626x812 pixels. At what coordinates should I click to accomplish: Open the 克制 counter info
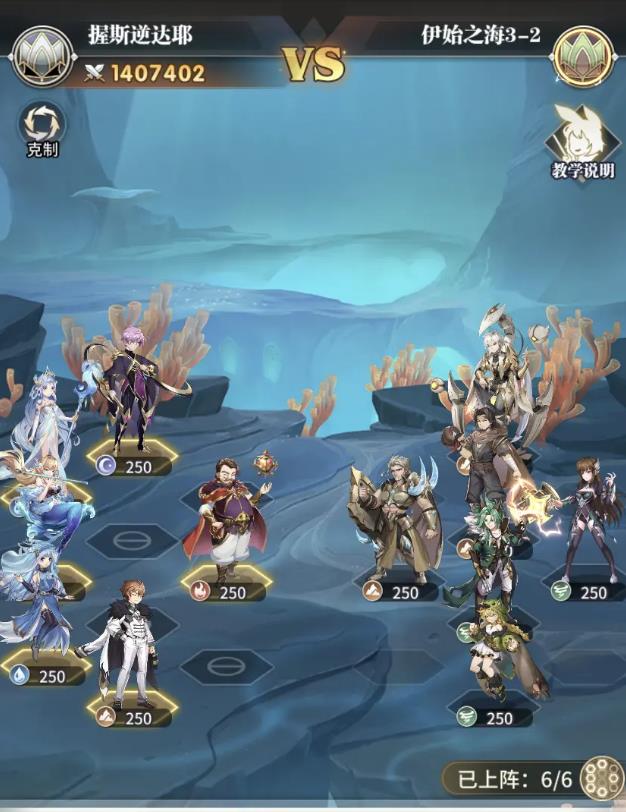(42, 126)
